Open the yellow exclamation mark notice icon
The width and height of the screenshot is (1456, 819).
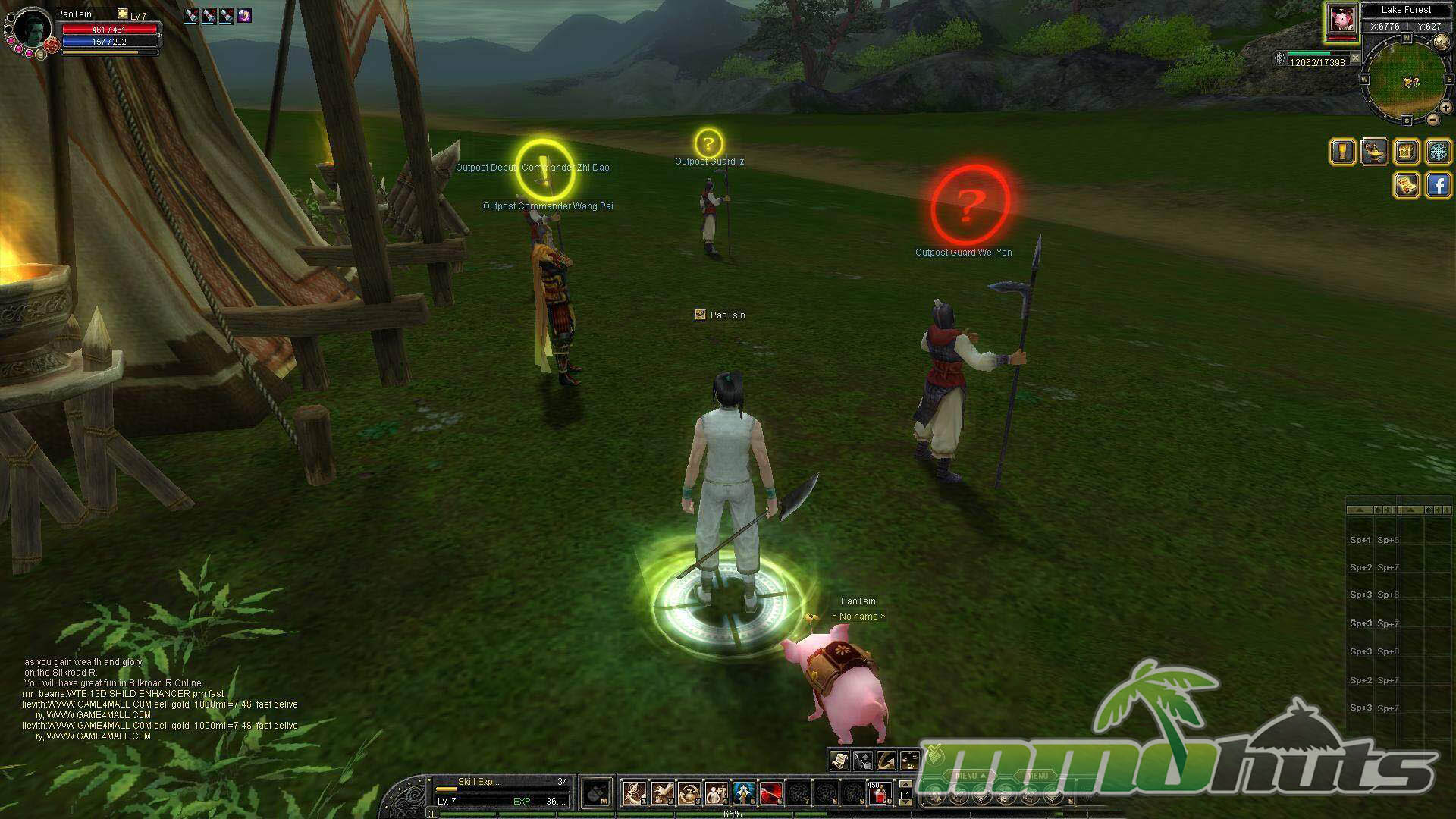point(1343,152)
